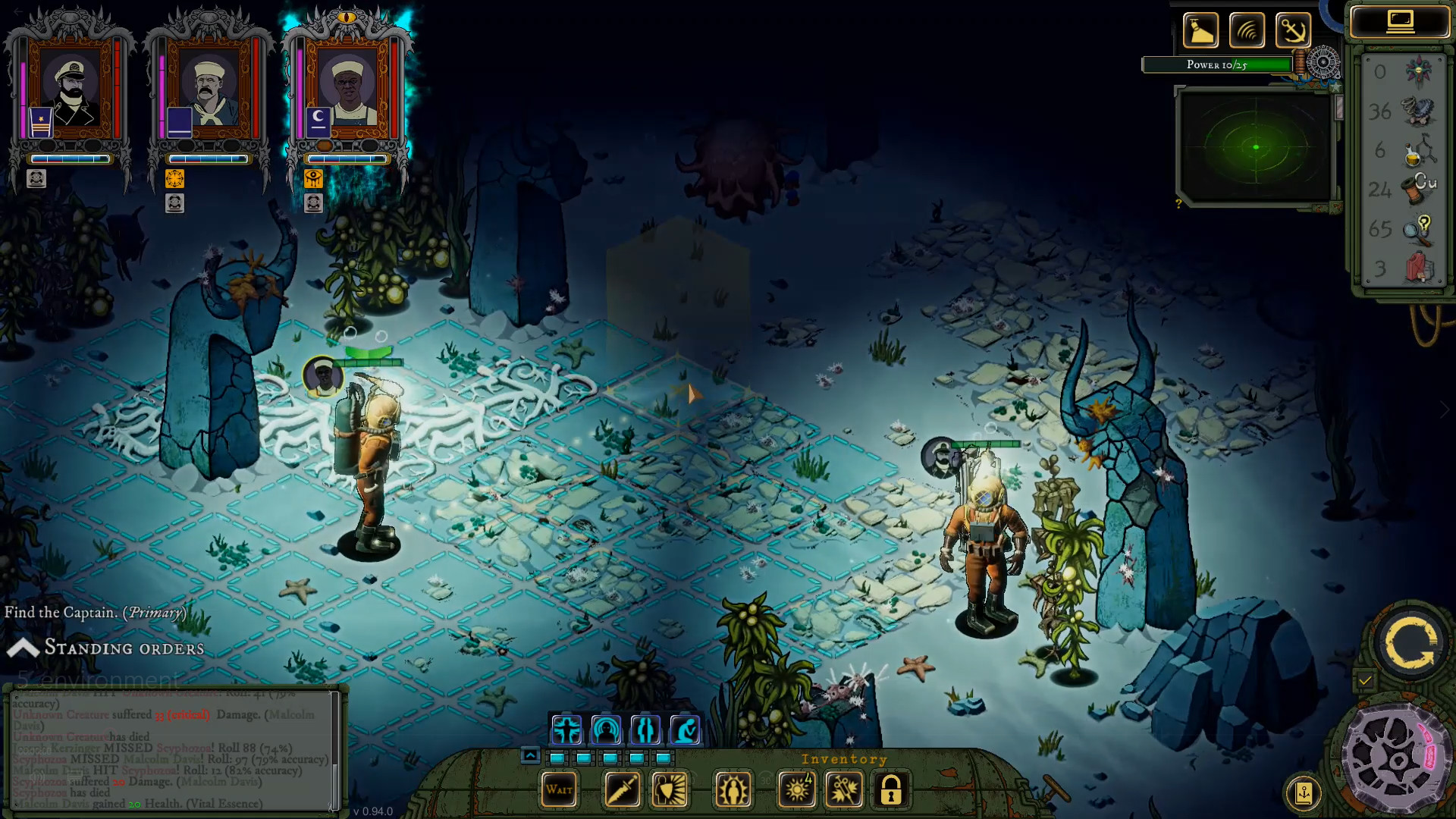Viewport: 1456px width, 819px height.
Task: Click the monitor icon above the resource list
Action: click(1401, 20)
